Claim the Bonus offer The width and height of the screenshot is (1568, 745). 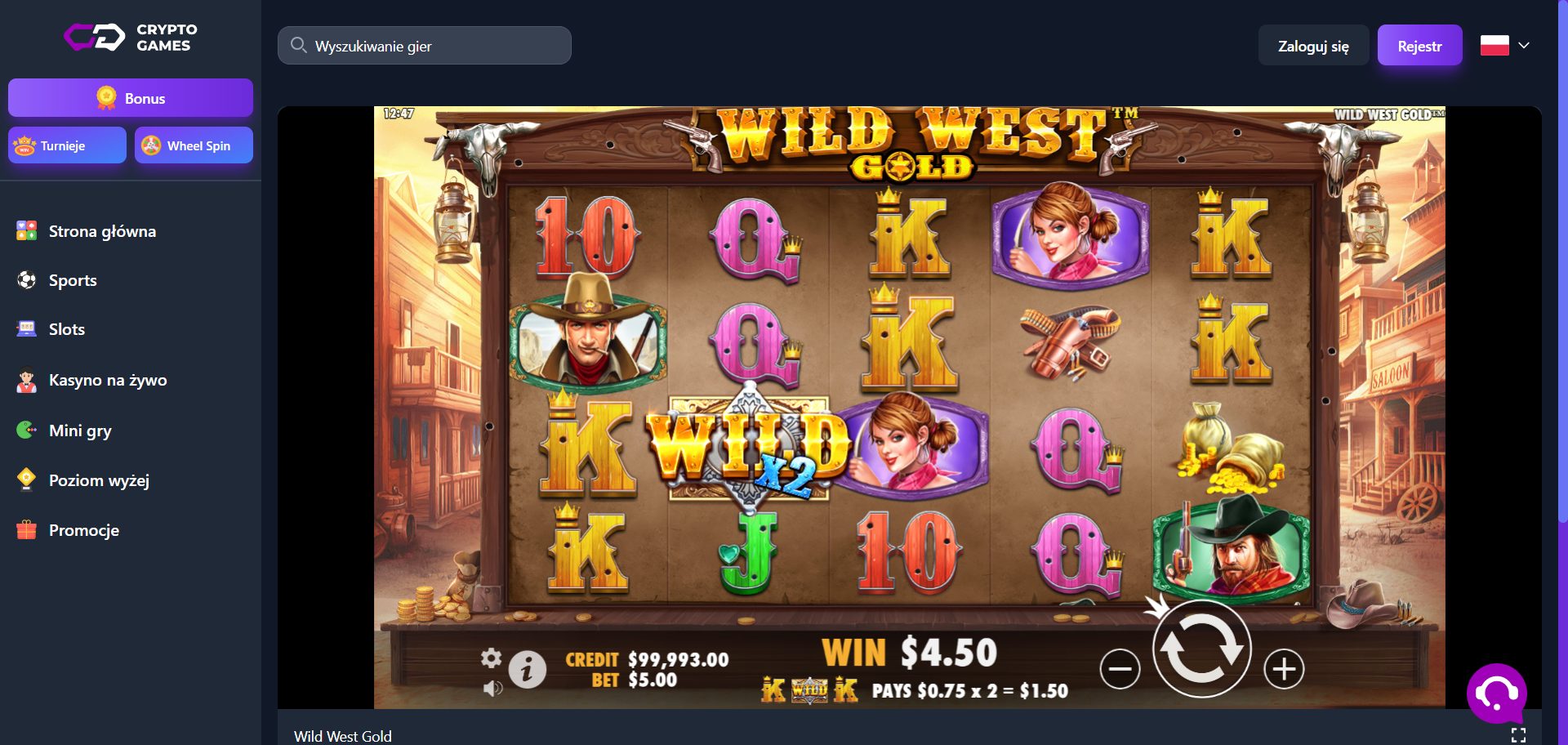click(130, 97)
